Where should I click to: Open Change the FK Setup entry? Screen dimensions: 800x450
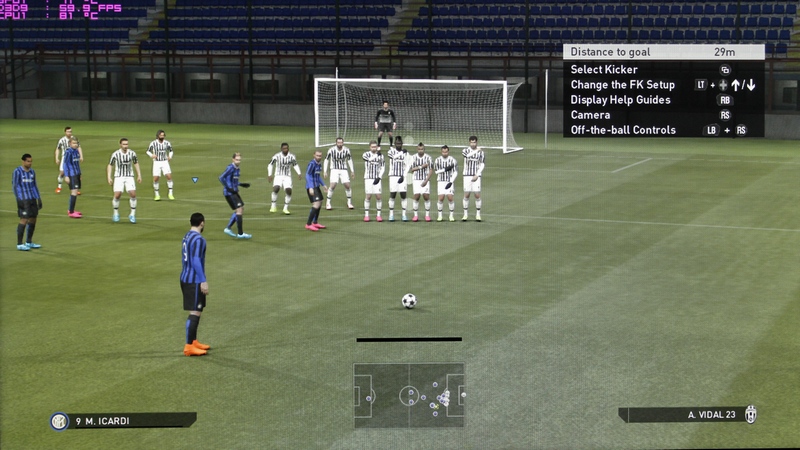622,85
